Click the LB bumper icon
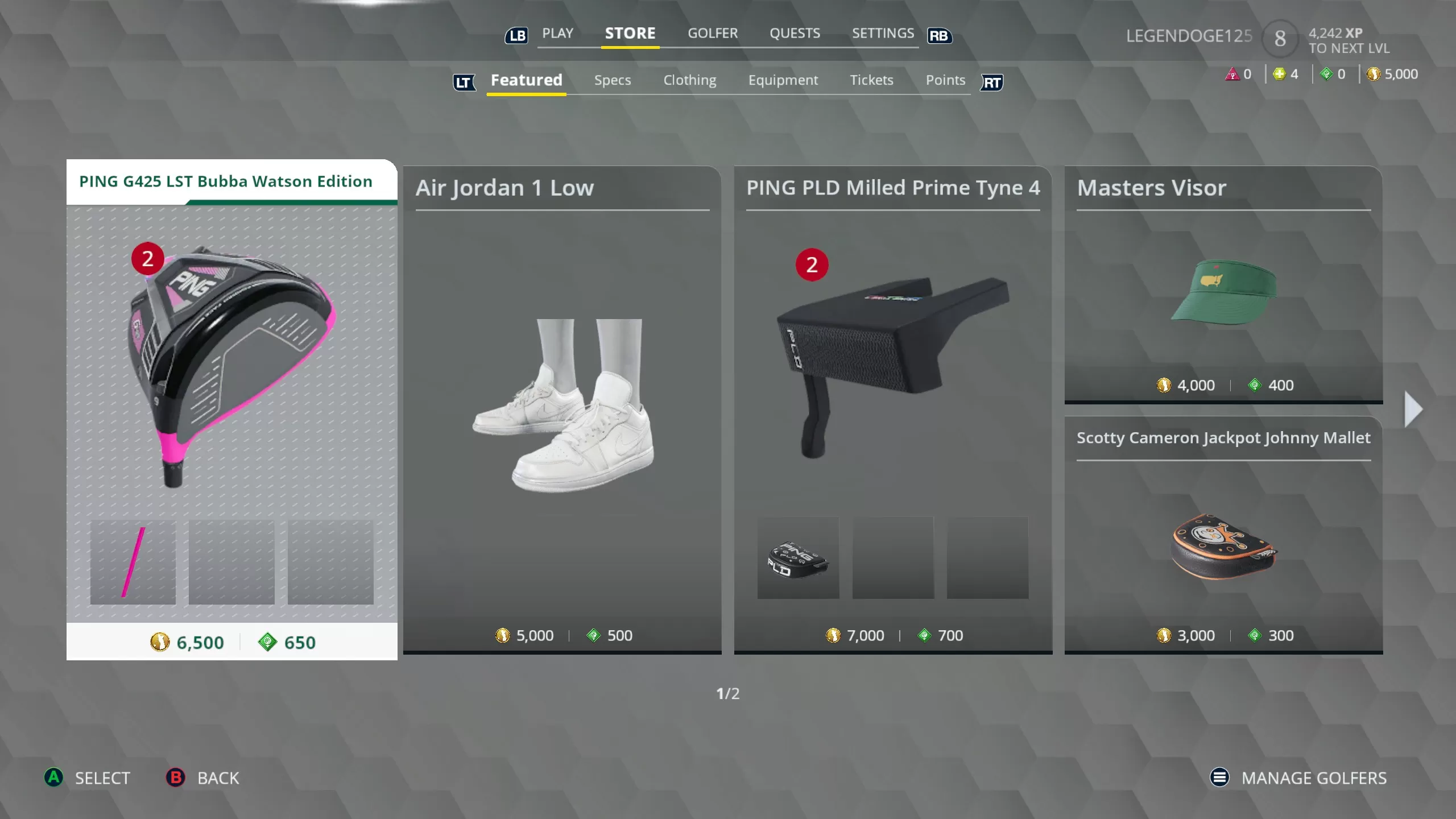This screenshot has height=819, width=1456. tap(516, 35)
